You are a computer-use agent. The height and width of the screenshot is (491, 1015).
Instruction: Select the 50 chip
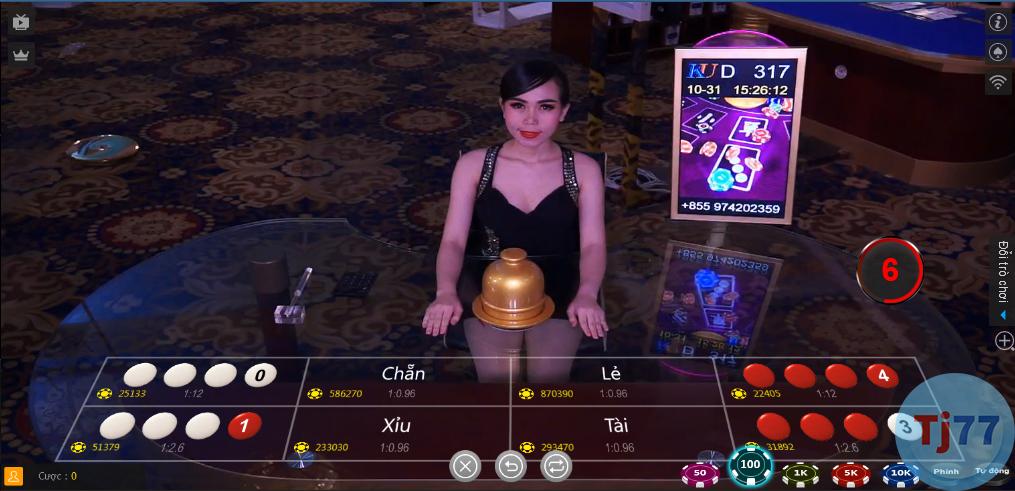point(700,471)
